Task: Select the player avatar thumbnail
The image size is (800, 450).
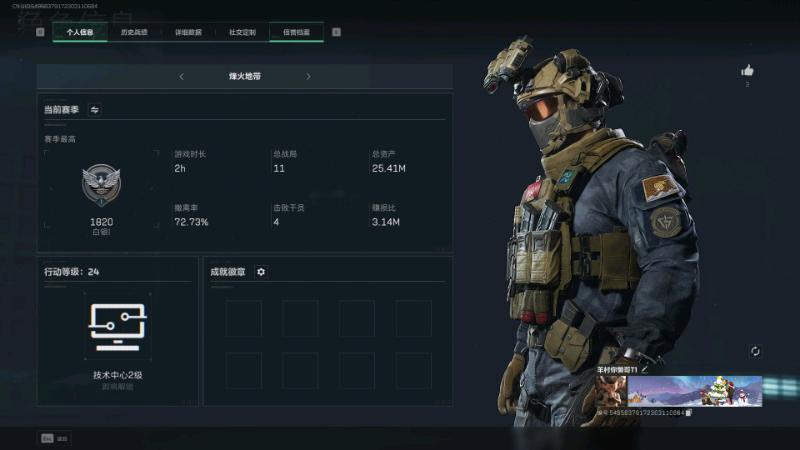Action: 611,391
